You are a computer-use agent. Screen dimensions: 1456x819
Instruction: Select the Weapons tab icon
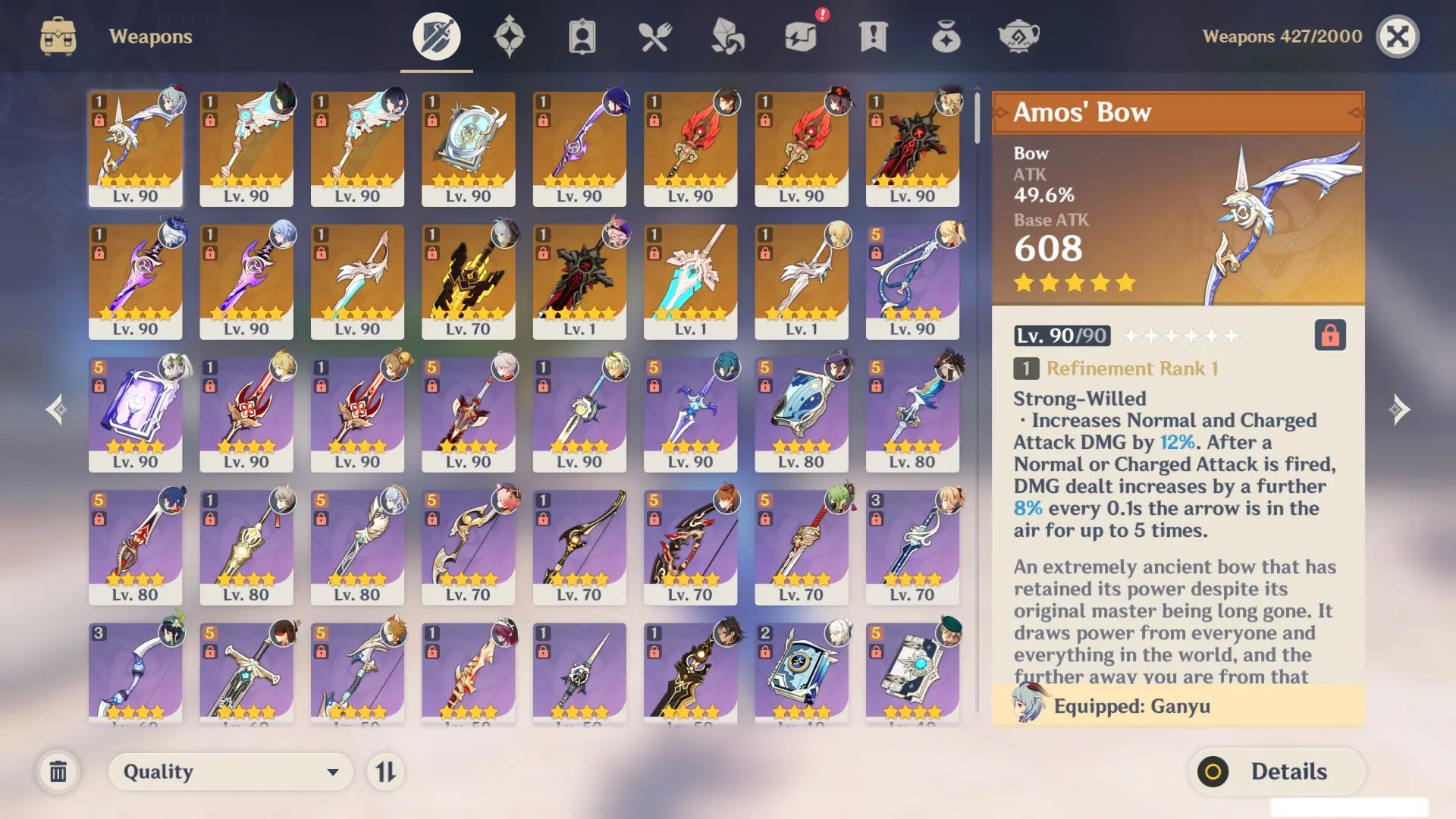435,35
